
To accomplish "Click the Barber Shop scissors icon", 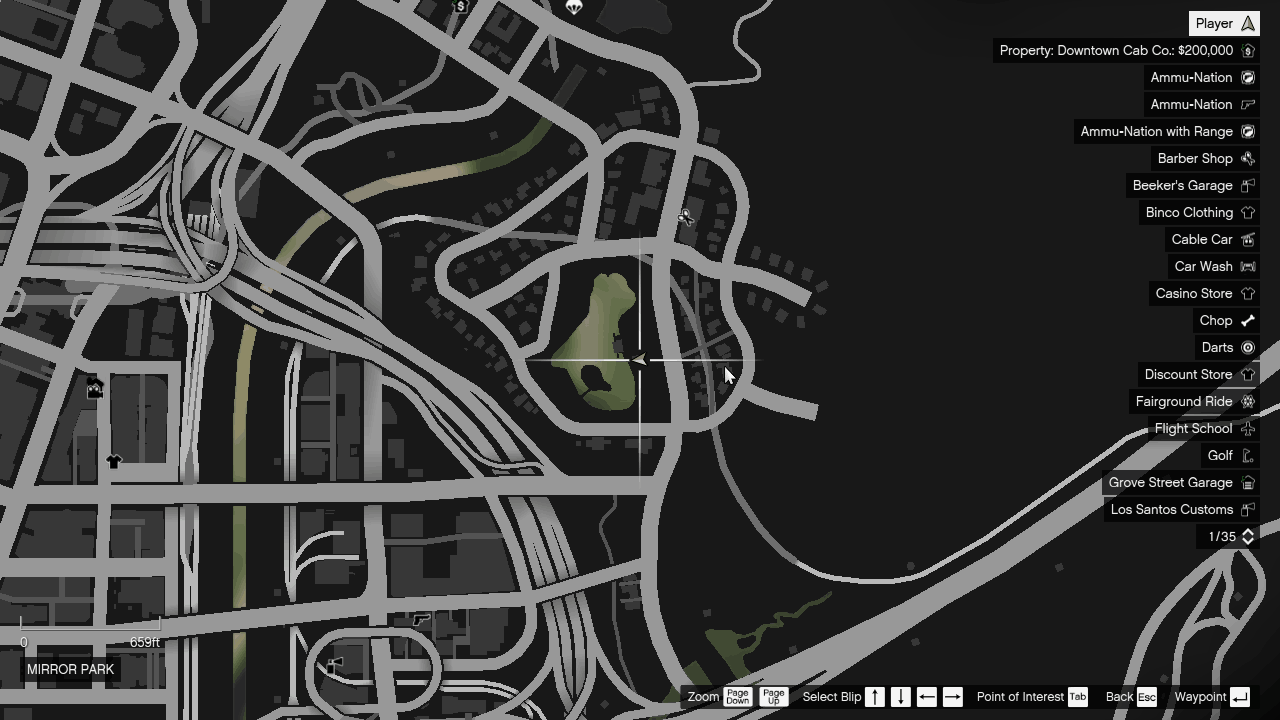I will point(1247,158).
